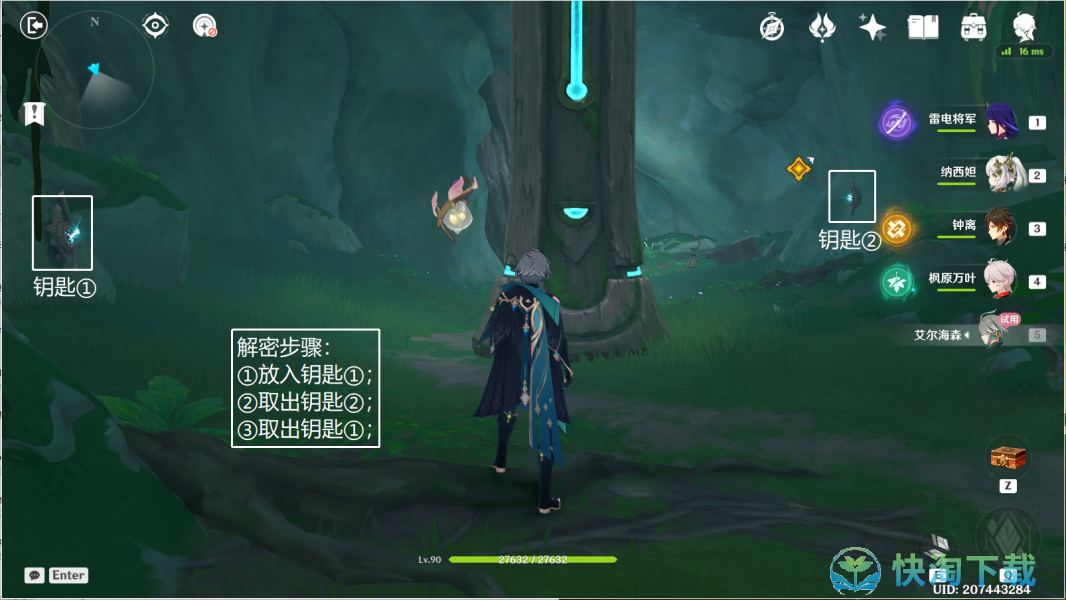Click the radar icon with red prohibition mark
The height and width of the screenshot is (600, 1066).
coord(205,26)
